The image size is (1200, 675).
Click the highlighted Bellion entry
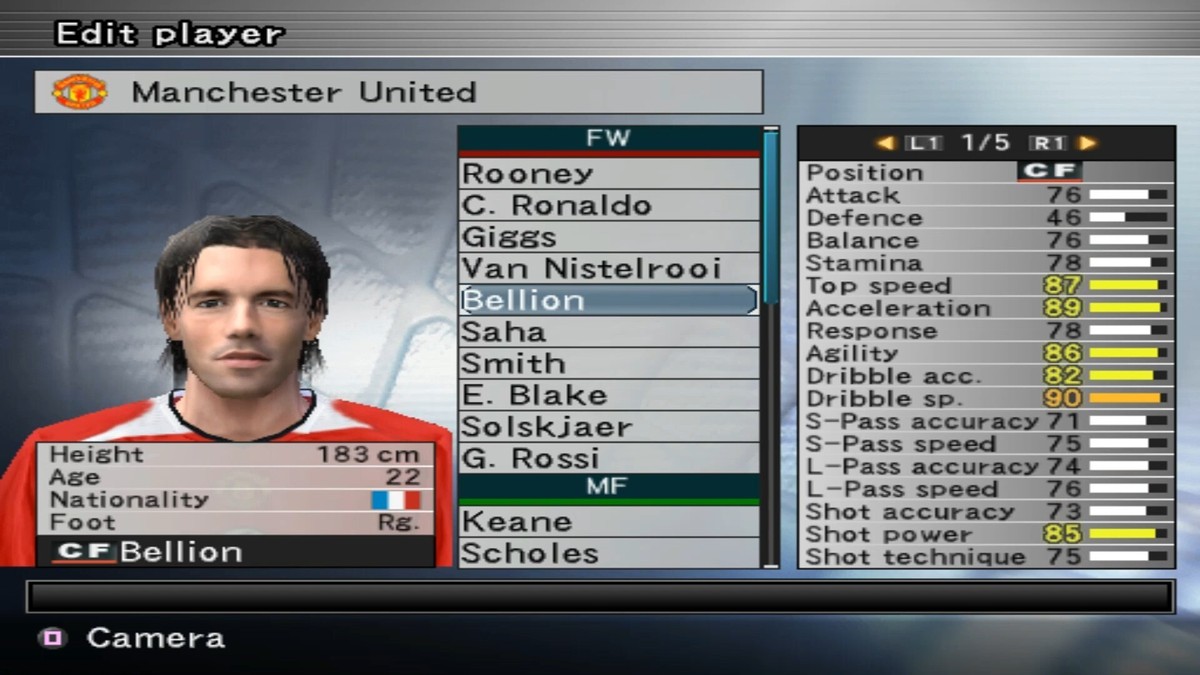click(x=608, y=300)
